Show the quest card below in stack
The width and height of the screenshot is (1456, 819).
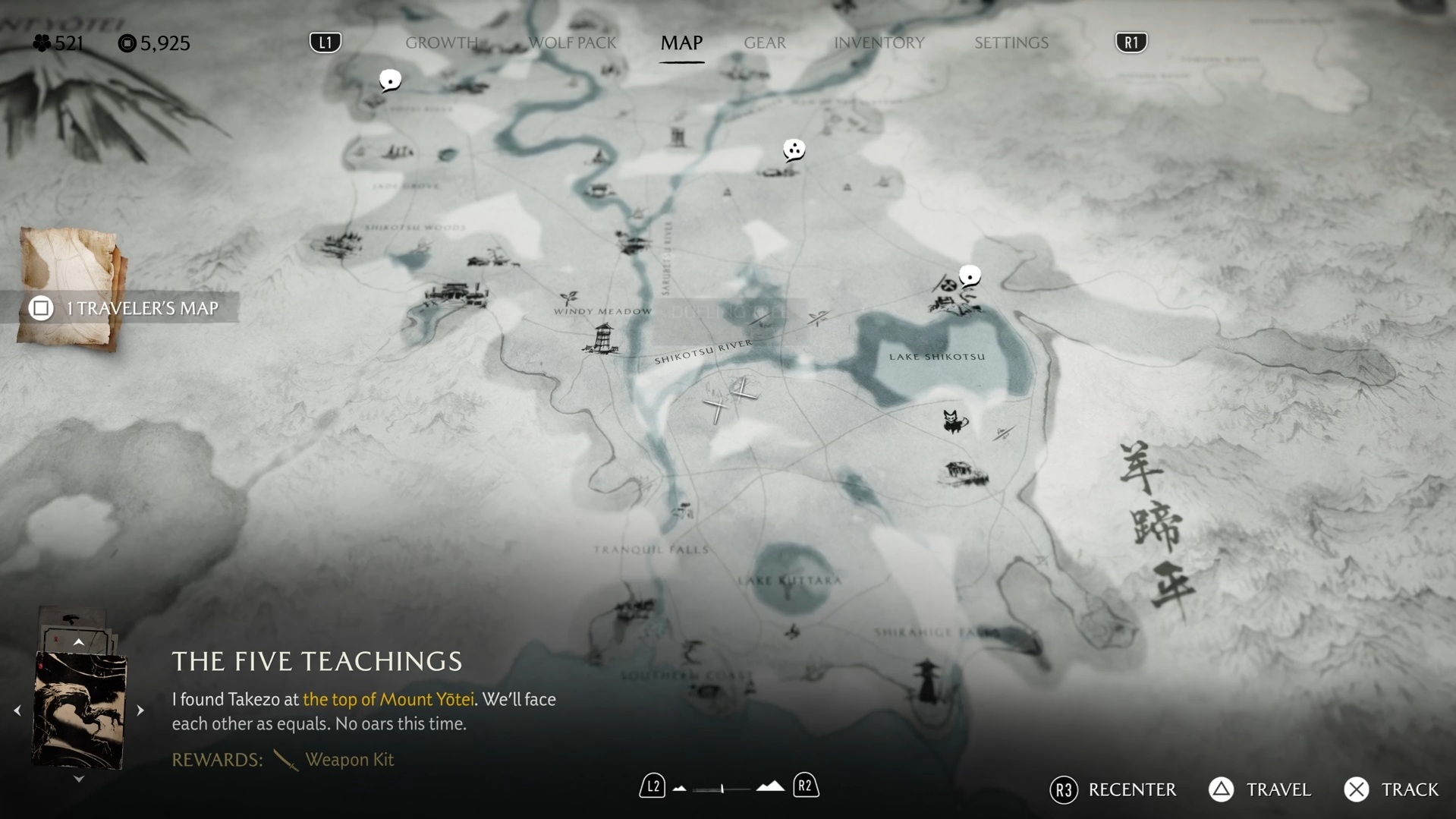coord(78,779)
